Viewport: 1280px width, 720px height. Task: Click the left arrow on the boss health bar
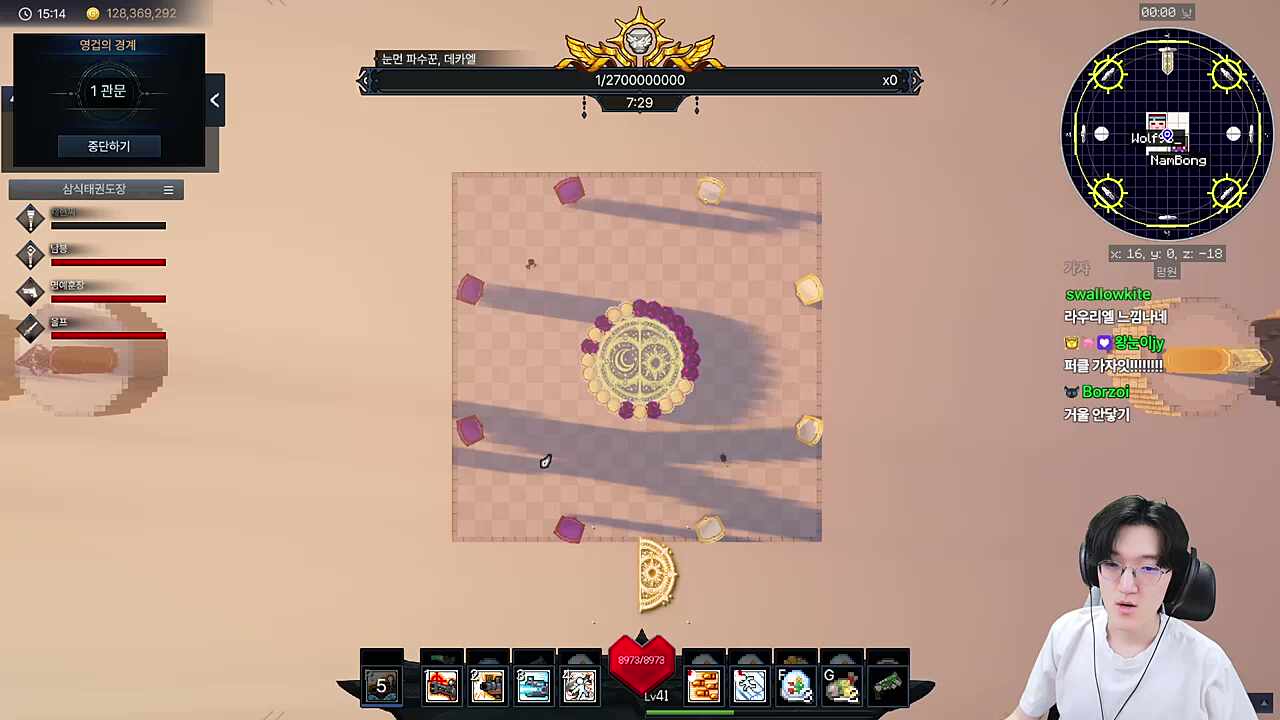click(x=366, y=80)
